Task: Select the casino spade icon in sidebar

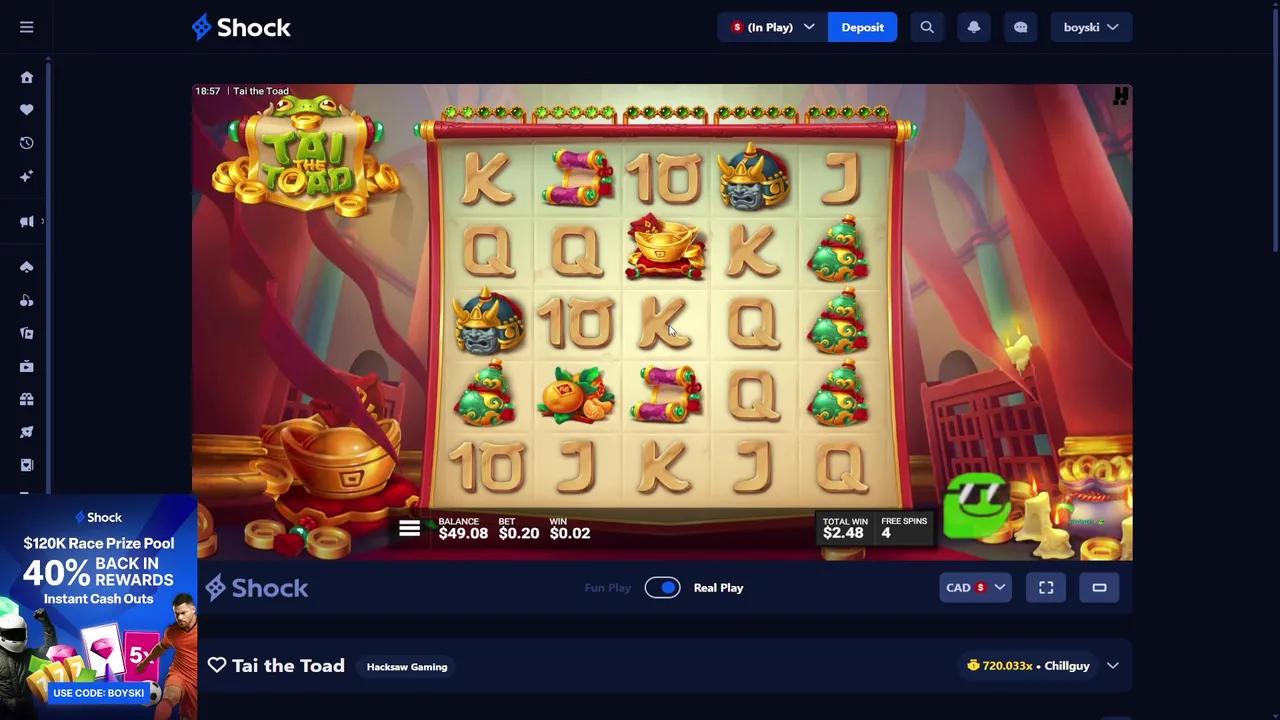Action: coord(27,267)
